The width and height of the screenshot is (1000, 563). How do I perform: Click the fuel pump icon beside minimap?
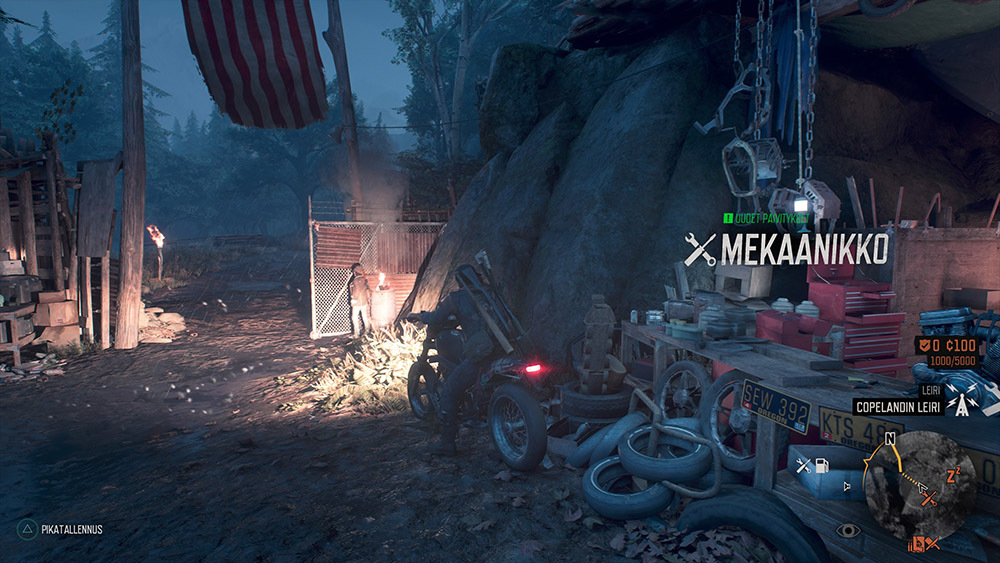click(822, 466)
